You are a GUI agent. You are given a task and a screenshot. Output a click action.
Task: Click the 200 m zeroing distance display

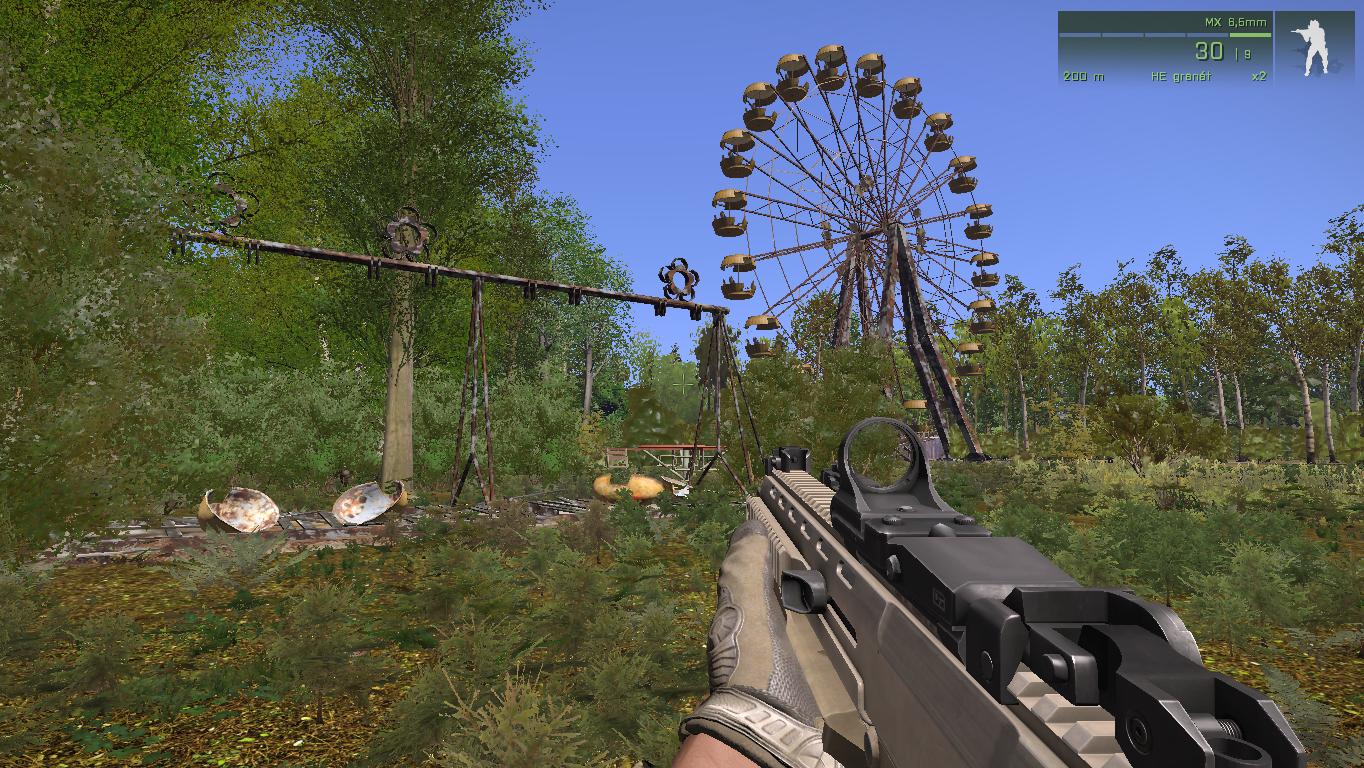pos(1081,74)
